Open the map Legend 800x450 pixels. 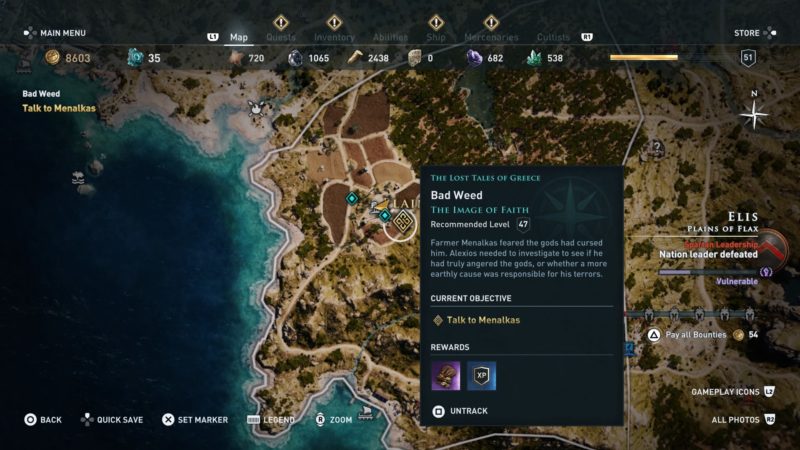tap(271, 420)
